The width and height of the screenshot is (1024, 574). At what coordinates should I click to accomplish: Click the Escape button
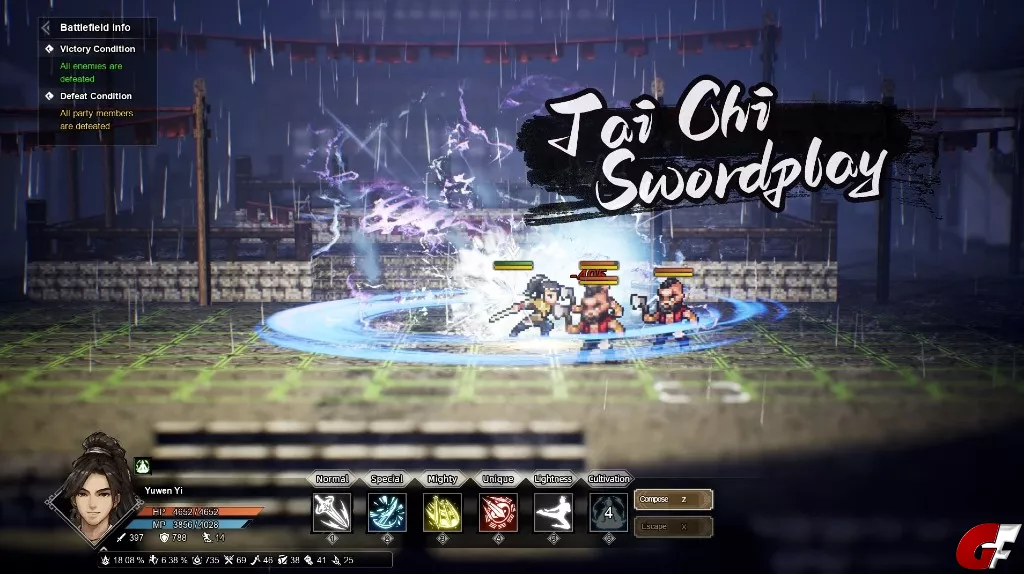point(673,525)
